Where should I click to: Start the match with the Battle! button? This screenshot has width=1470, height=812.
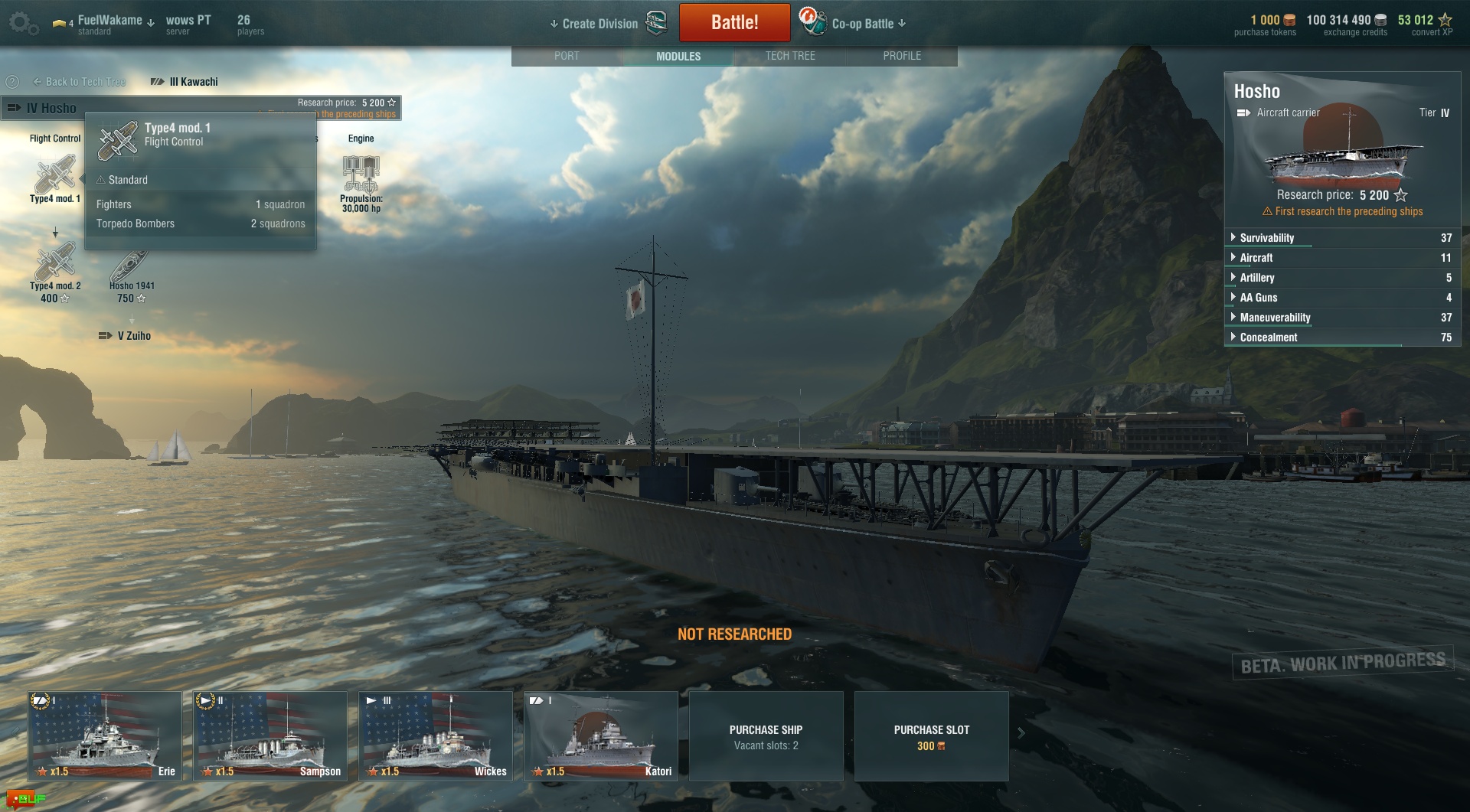734,22
